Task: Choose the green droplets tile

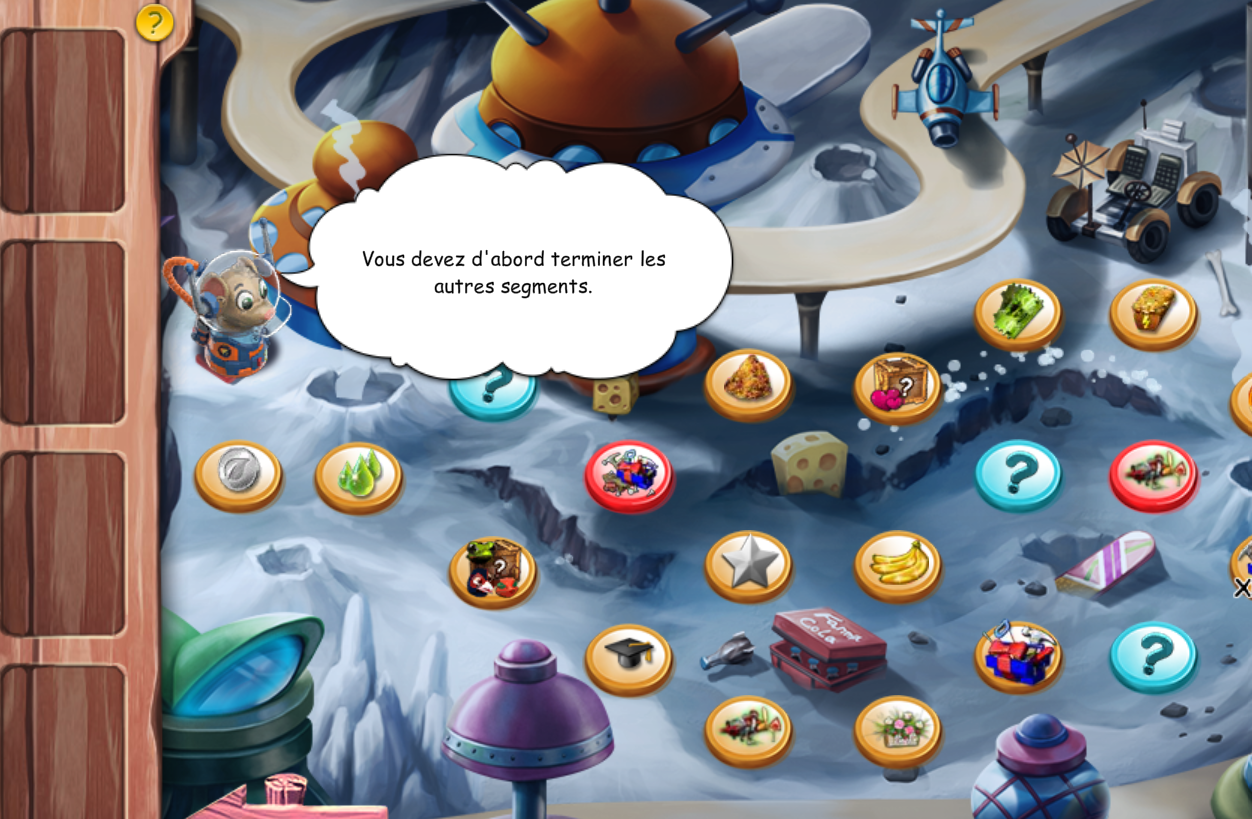Action: [359, 475]
